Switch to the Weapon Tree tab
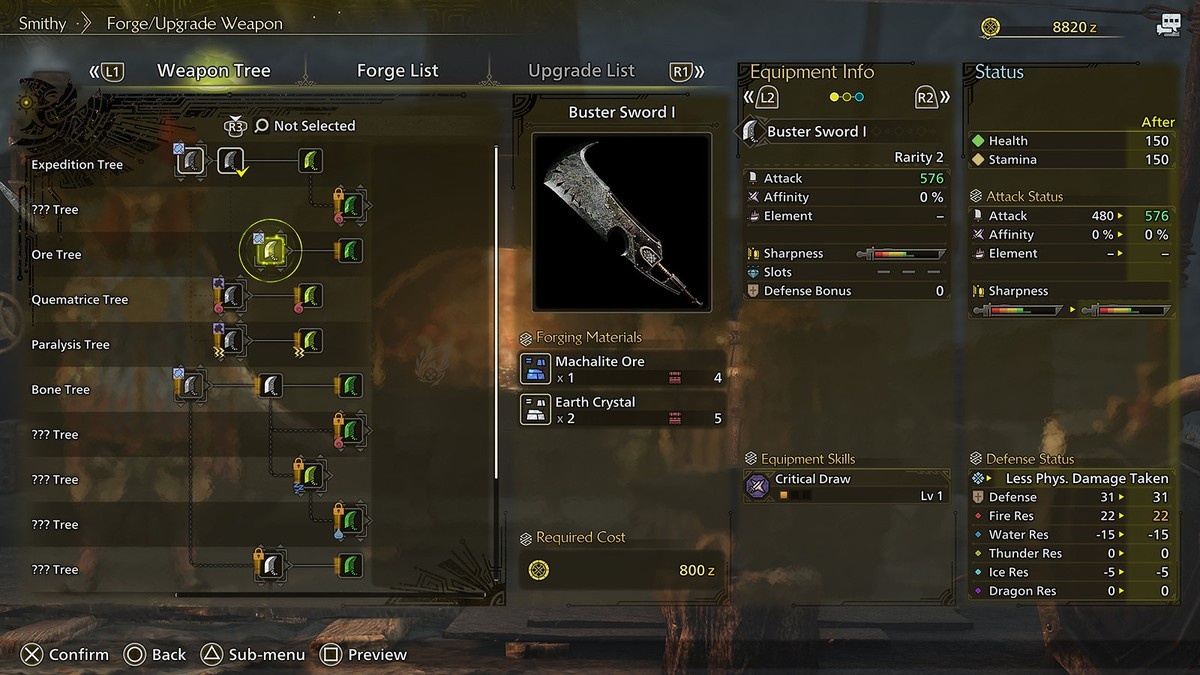This screenshot has width=1200, height=675. 213,71
